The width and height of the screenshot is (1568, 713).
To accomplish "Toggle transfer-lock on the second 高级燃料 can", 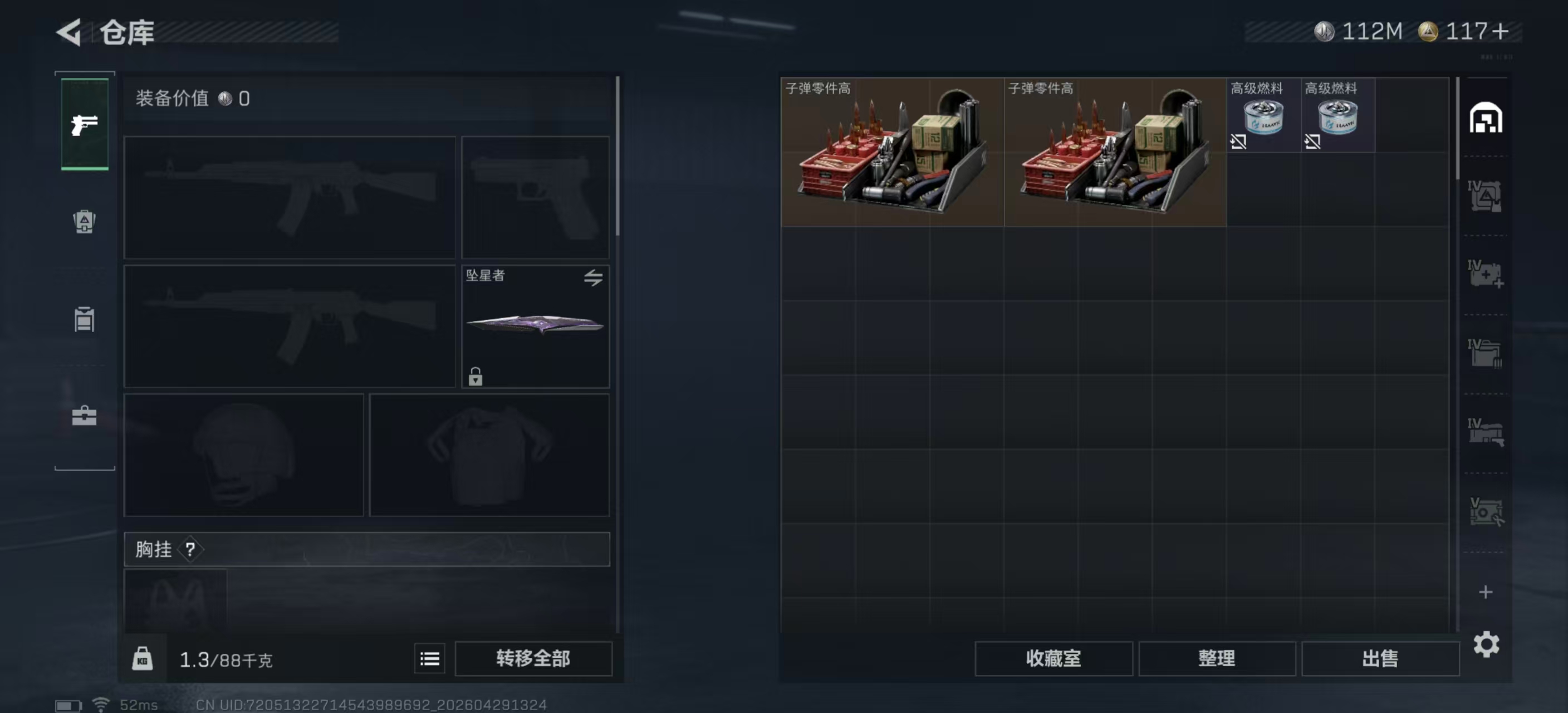I will (x=1312, y=142).
